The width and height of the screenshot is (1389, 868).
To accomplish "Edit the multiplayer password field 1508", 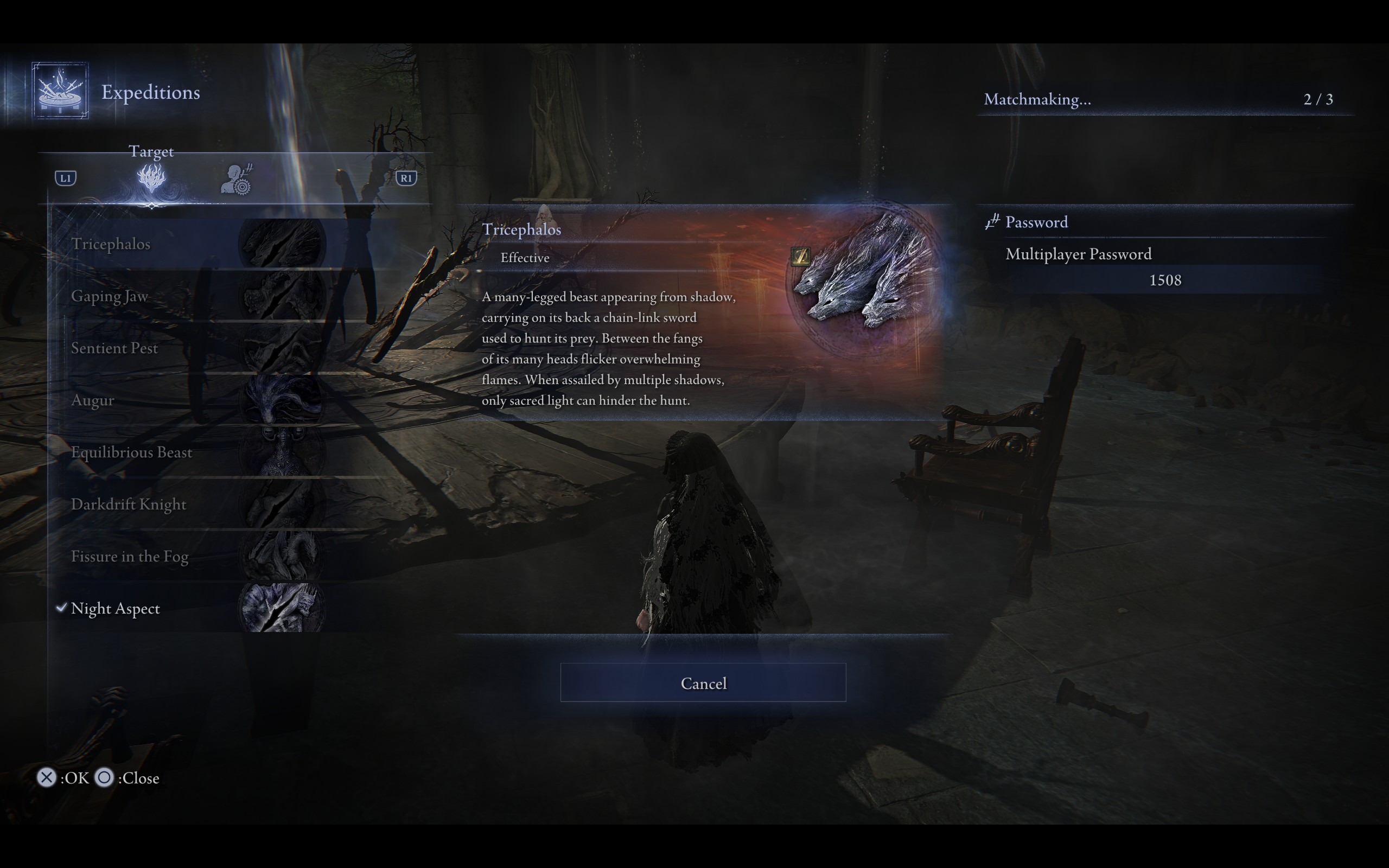I will point(1164,280).
